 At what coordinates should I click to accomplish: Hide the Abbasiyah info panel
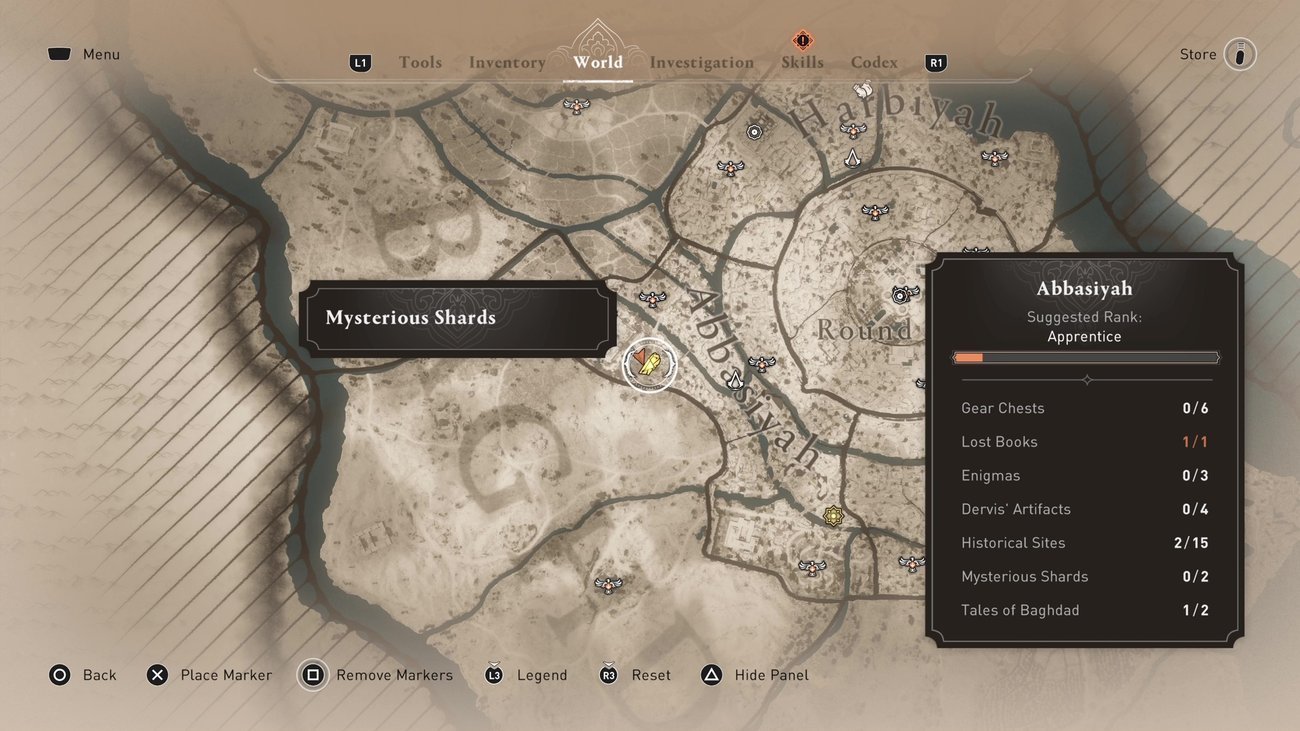pos(756,675)
